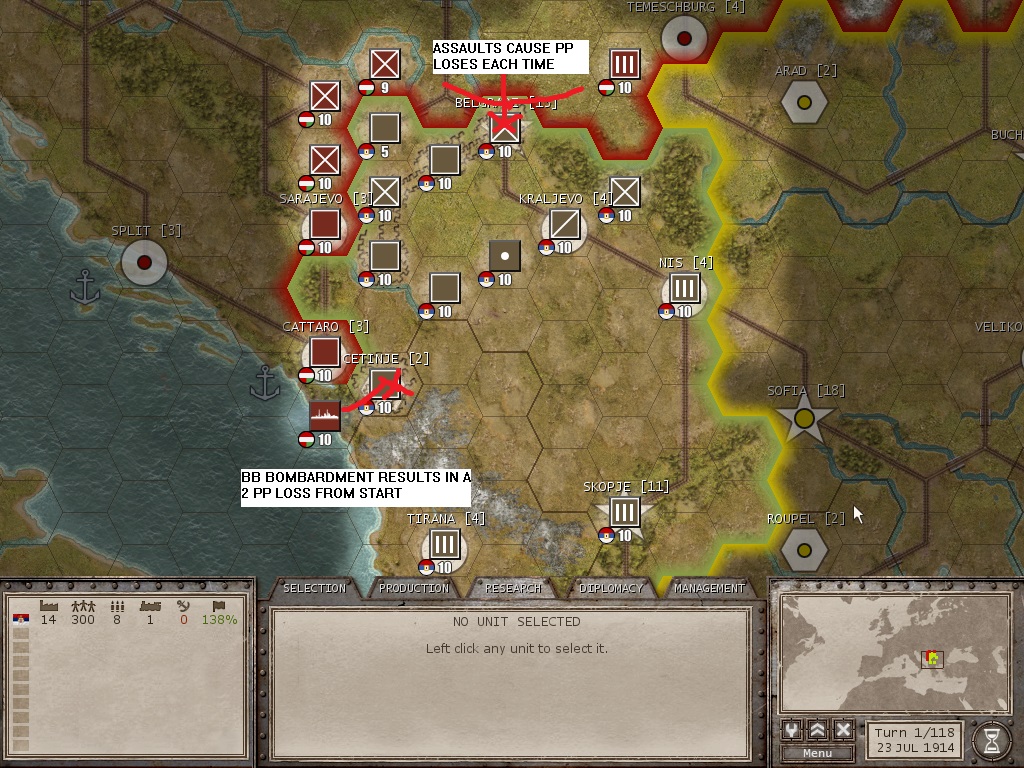
Task: Select the garrison unit at Nis
Action: coord(684,289)
